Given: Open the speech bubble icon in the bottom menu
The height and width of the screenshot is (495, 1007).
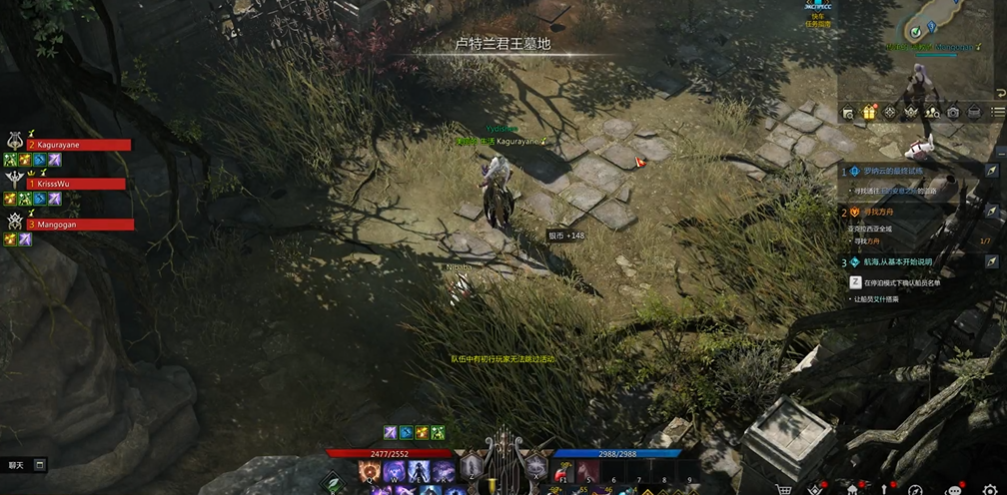Looking at the screenshot, I should point(953,490).
